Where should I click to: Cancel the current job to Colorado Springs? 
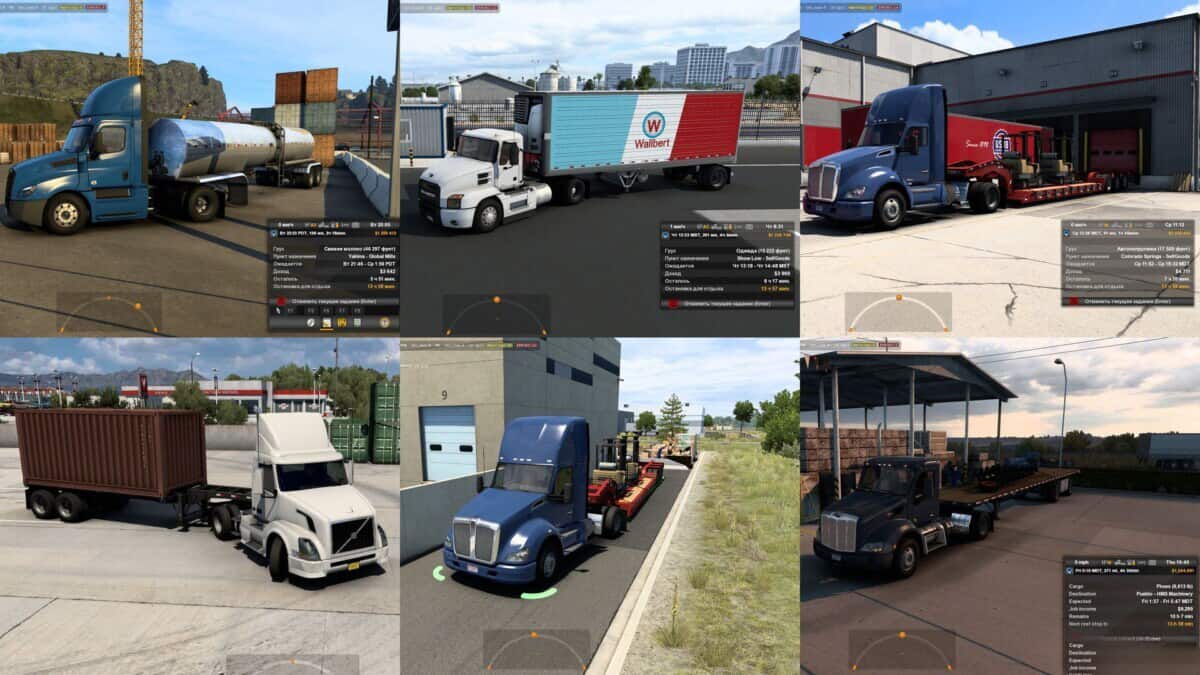coord(1130,300)
